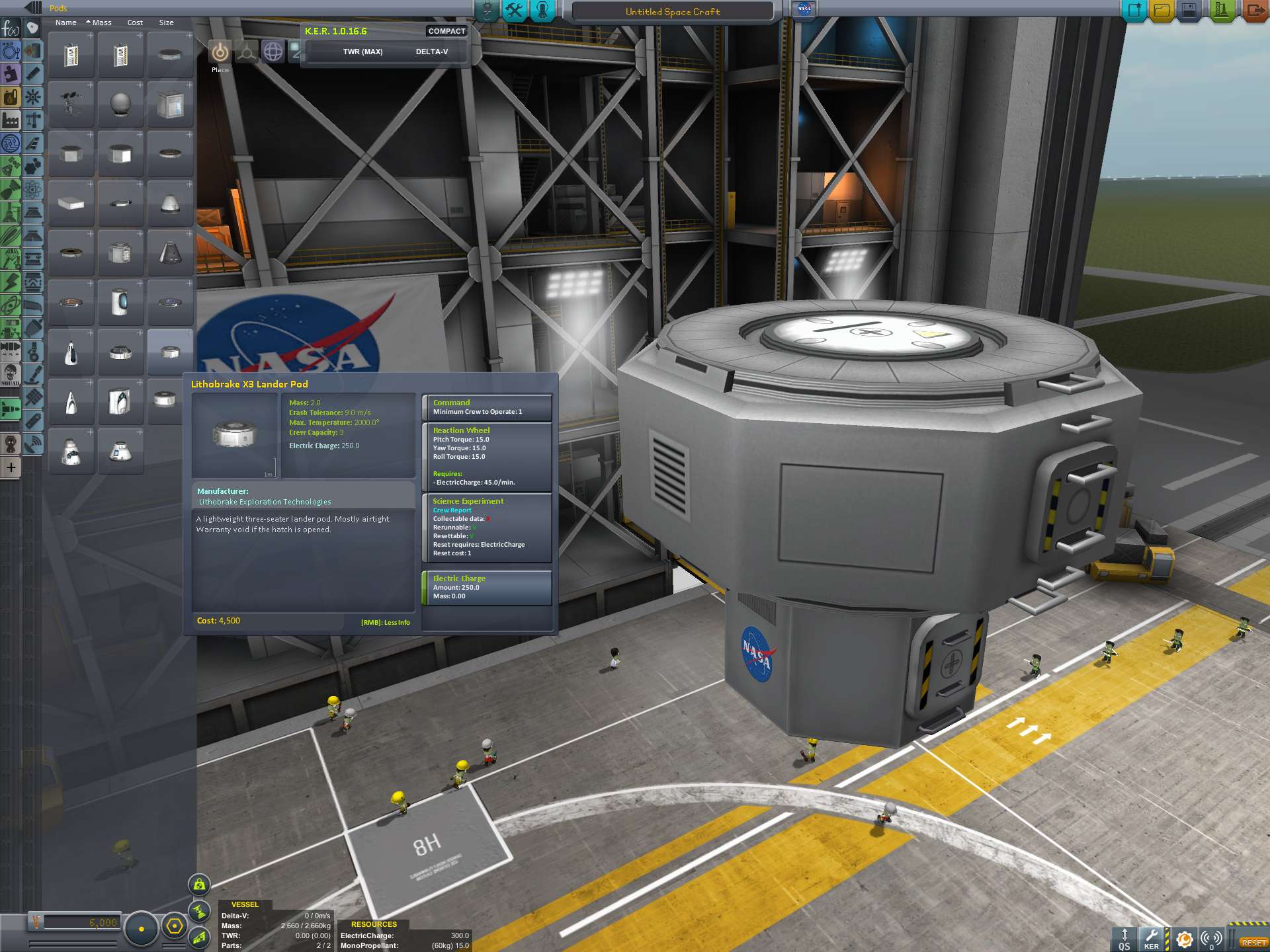1270x952 pixels.
Task: Open the Crew assignment tab
Action: pos(542,11)
